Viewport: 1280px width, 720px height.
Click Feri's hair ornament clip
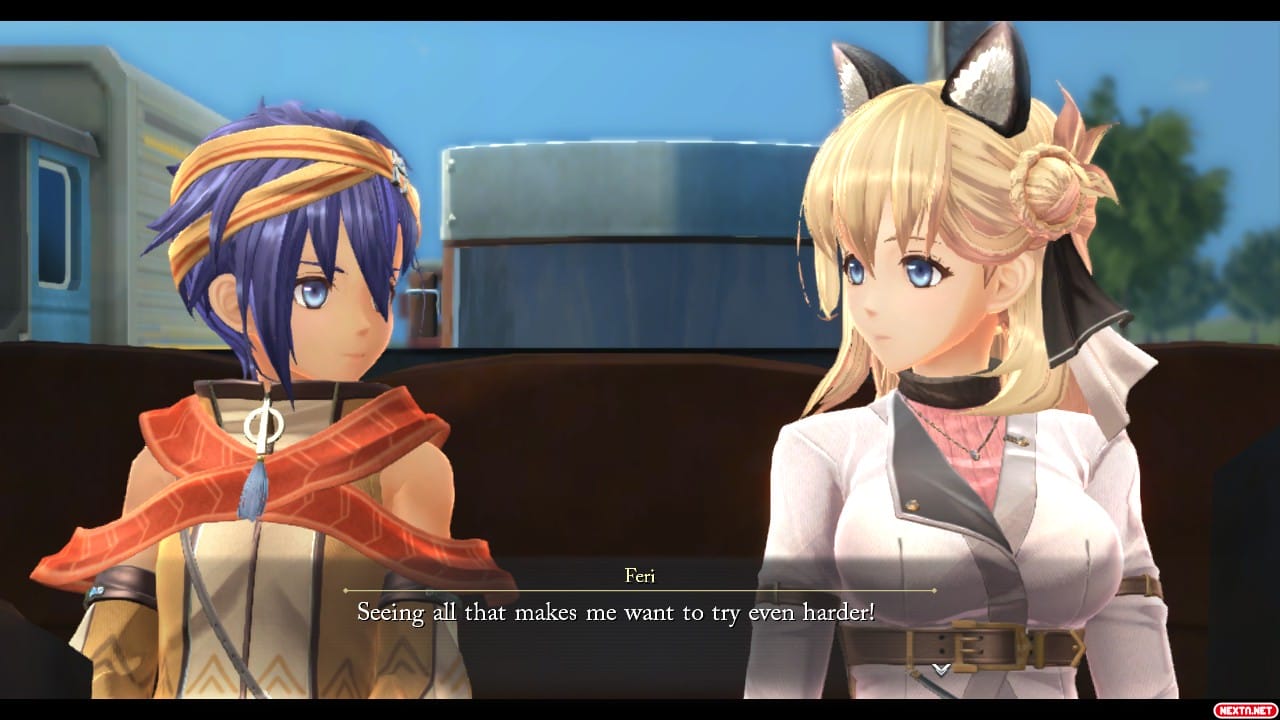pos(398,168)
